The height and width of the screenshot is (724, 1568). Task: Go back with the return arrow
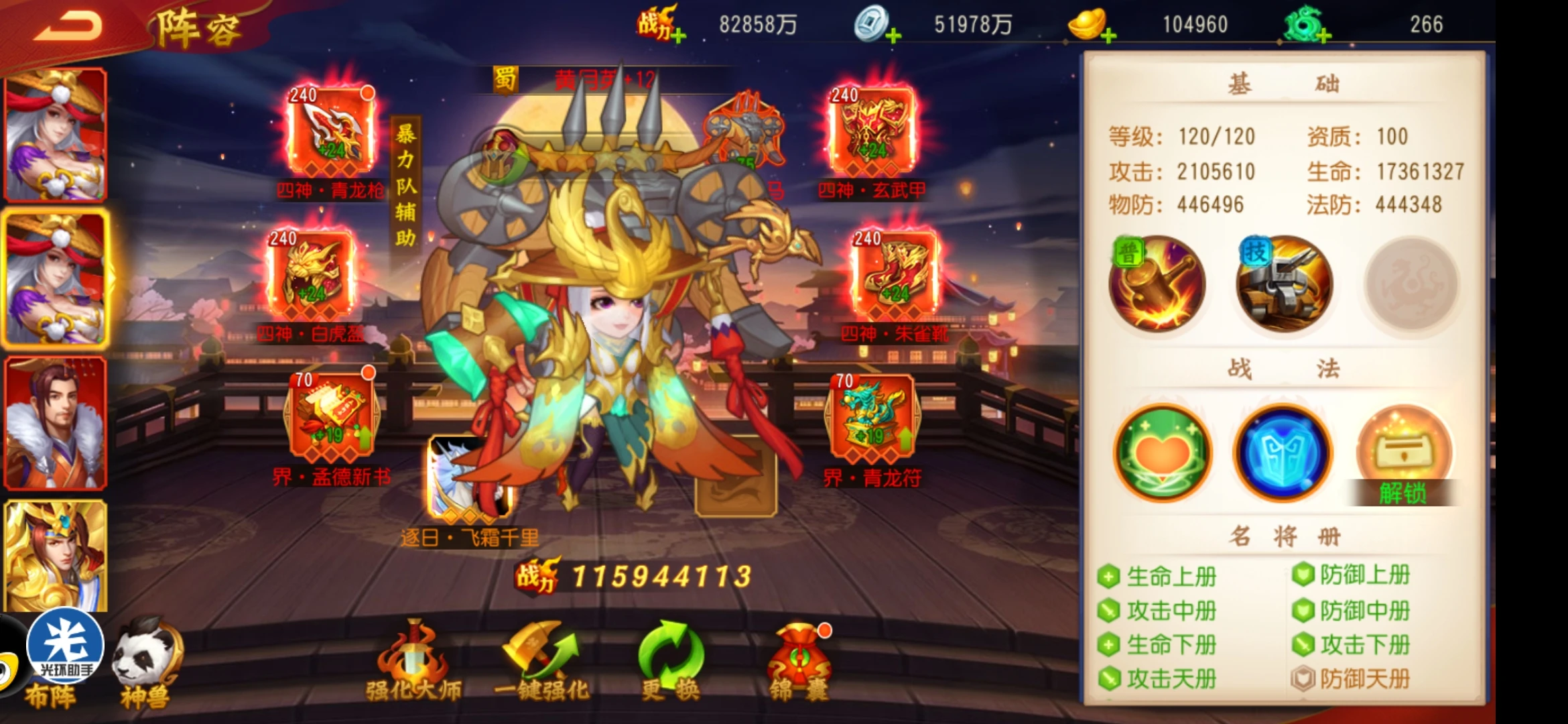point(68,27)
